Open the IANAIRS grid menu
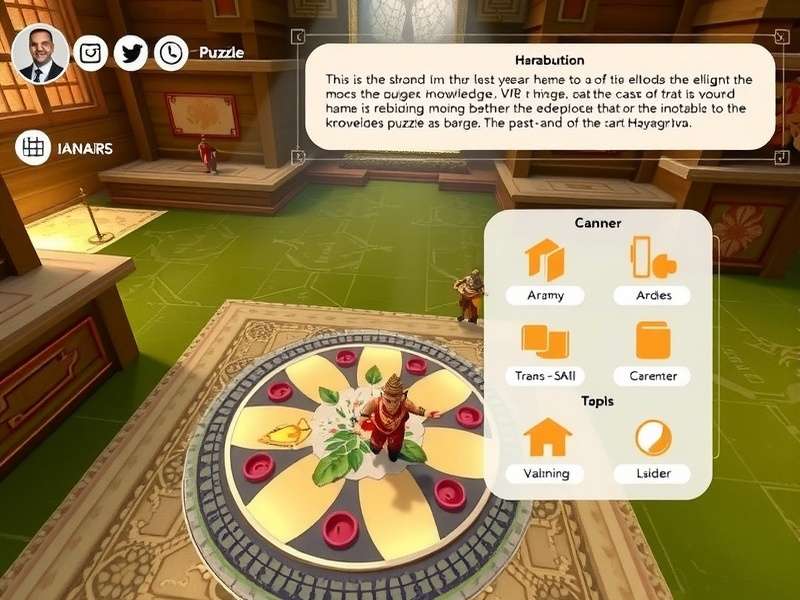The width and height of the screenshot is (800, 600). 34,148
